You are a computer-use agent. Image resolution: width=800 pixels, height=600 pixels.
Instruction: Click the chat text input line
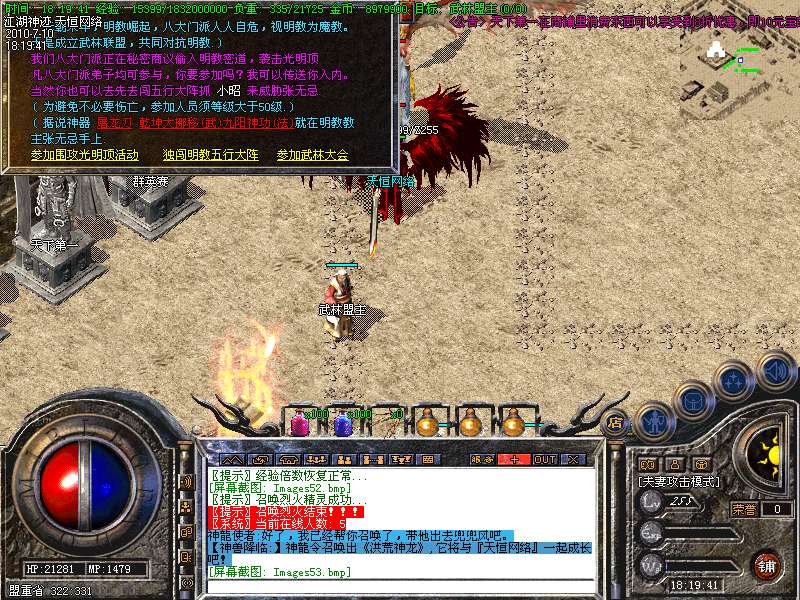click(400, 586)
